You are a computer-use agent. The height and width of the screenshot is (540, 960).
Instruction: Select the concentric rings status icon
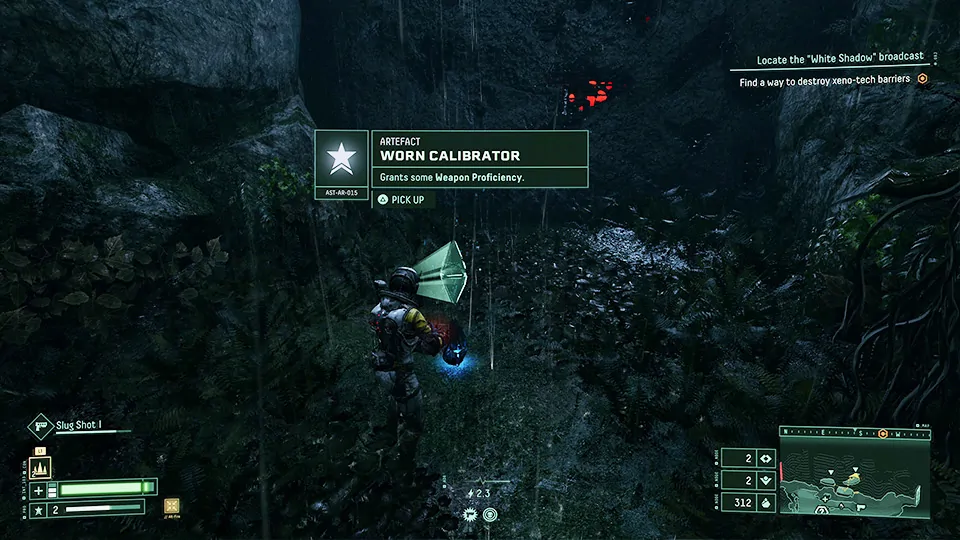pyautogui.click(x=490, y=515)
